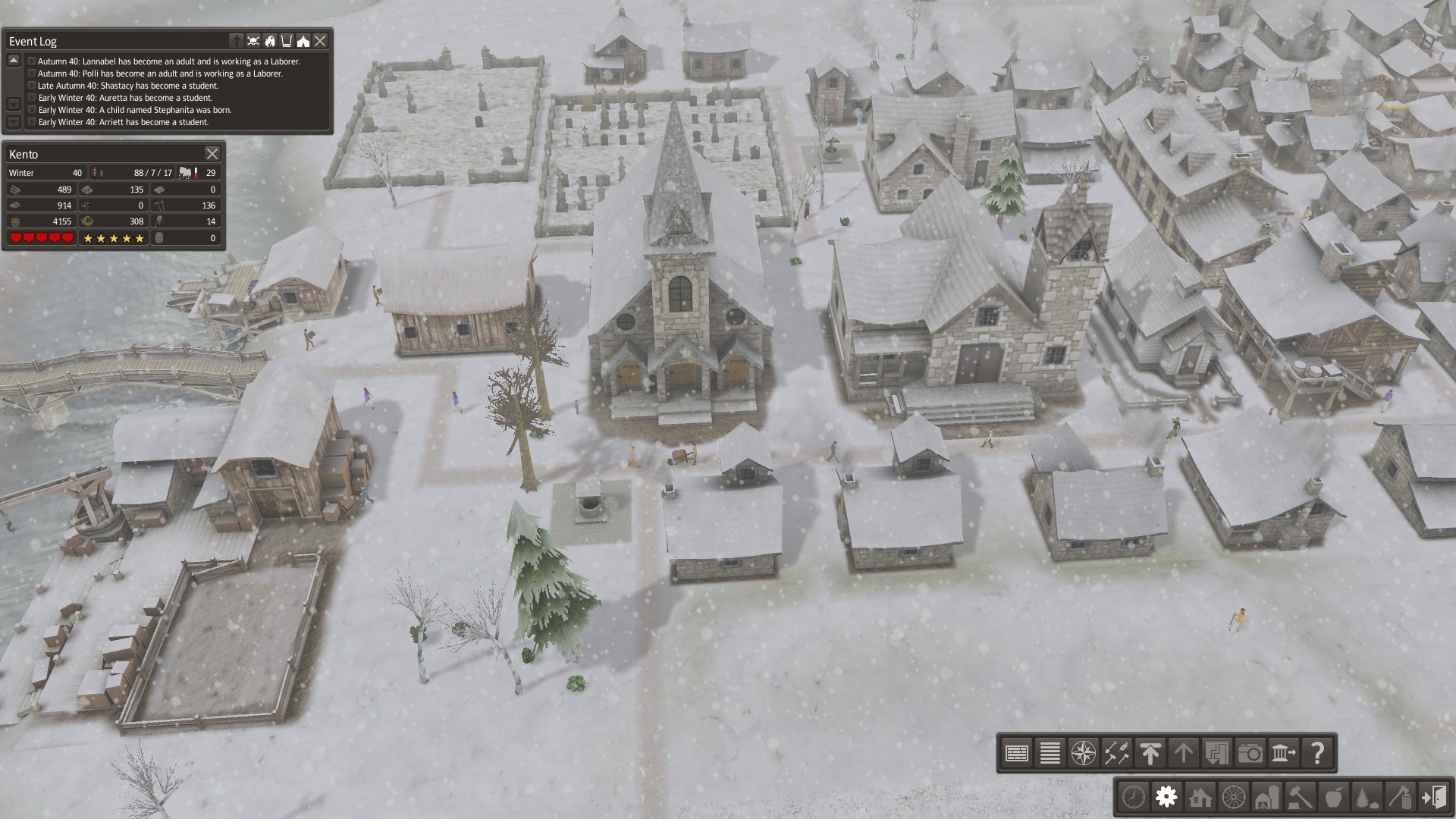Open the wagon wheel roads menu
Viewport: 1456px width, 819px height.
click(x=1233, y=797)
